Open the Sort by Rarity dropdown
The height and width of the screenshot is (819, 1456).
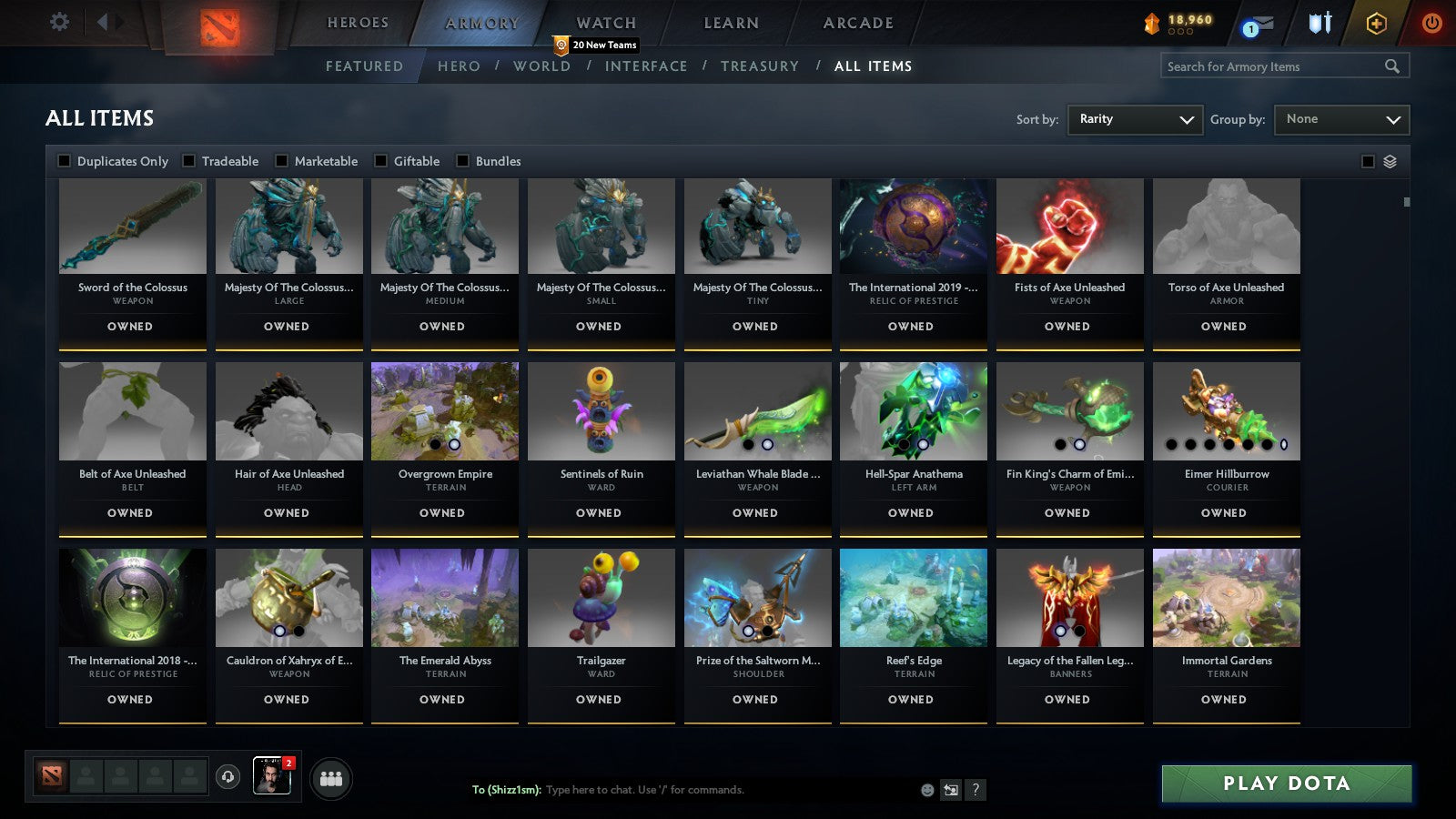[x=1135, y=119]
